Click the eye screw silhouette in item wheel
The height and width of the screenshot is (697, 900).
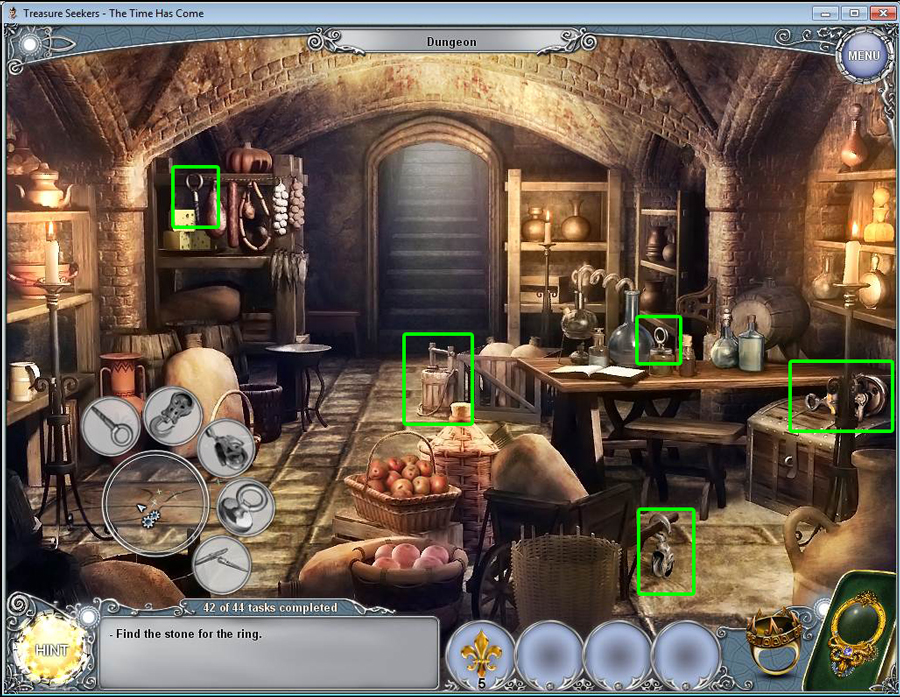click(x=110, y=425)
